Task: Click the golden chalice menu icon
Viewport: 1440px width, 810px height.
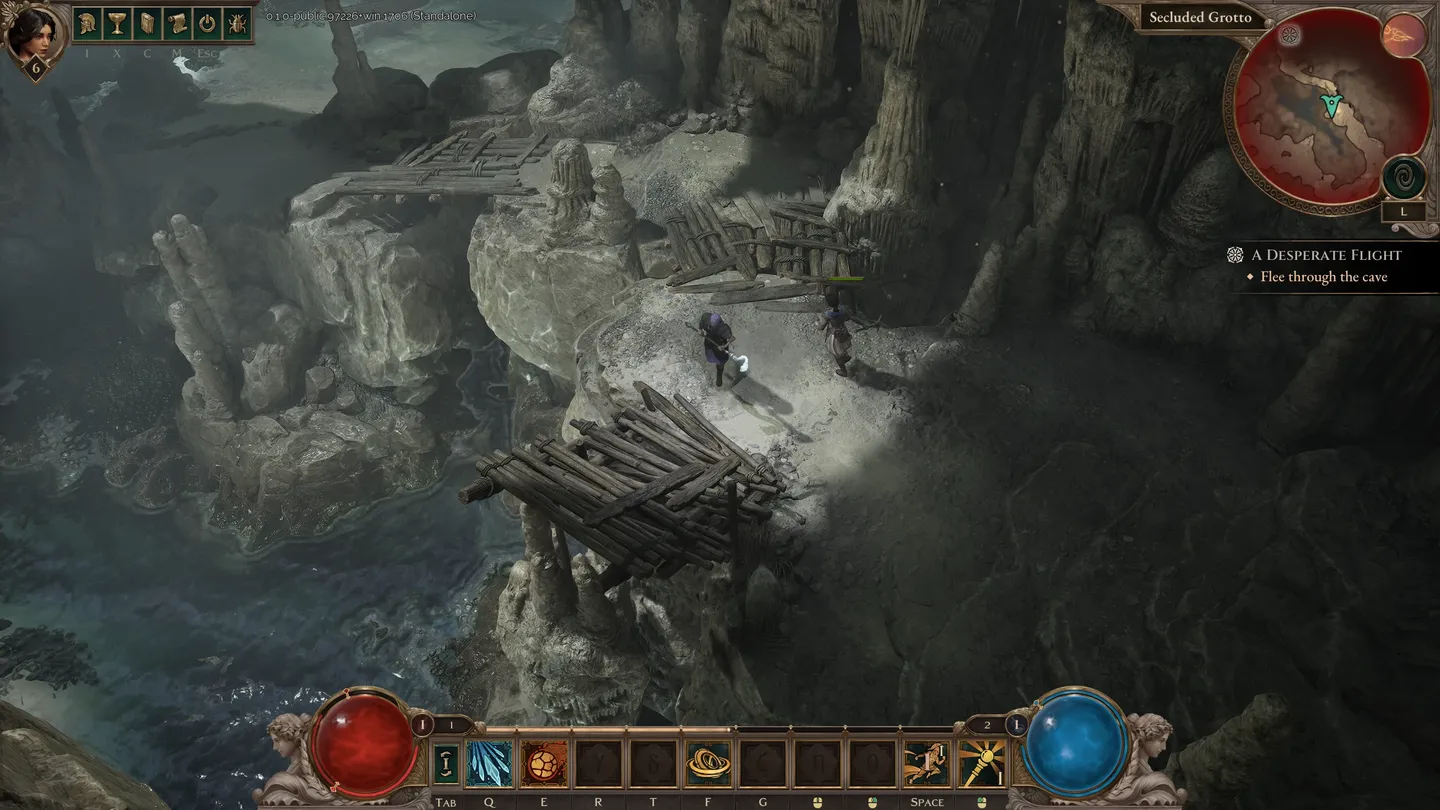Action: [117, 24]
